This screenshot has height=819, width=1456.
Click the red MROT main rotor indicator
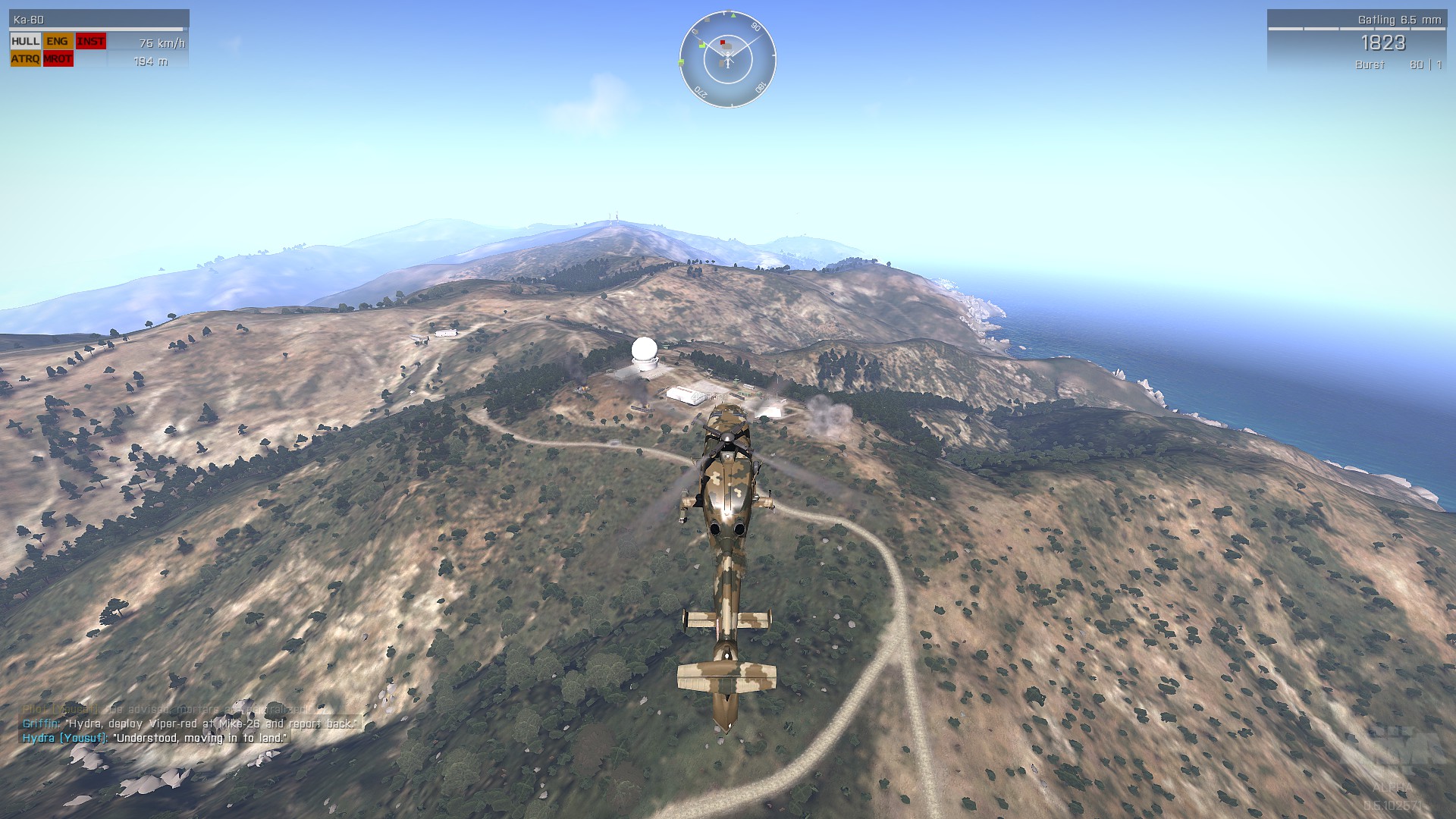tap(58, 59)
